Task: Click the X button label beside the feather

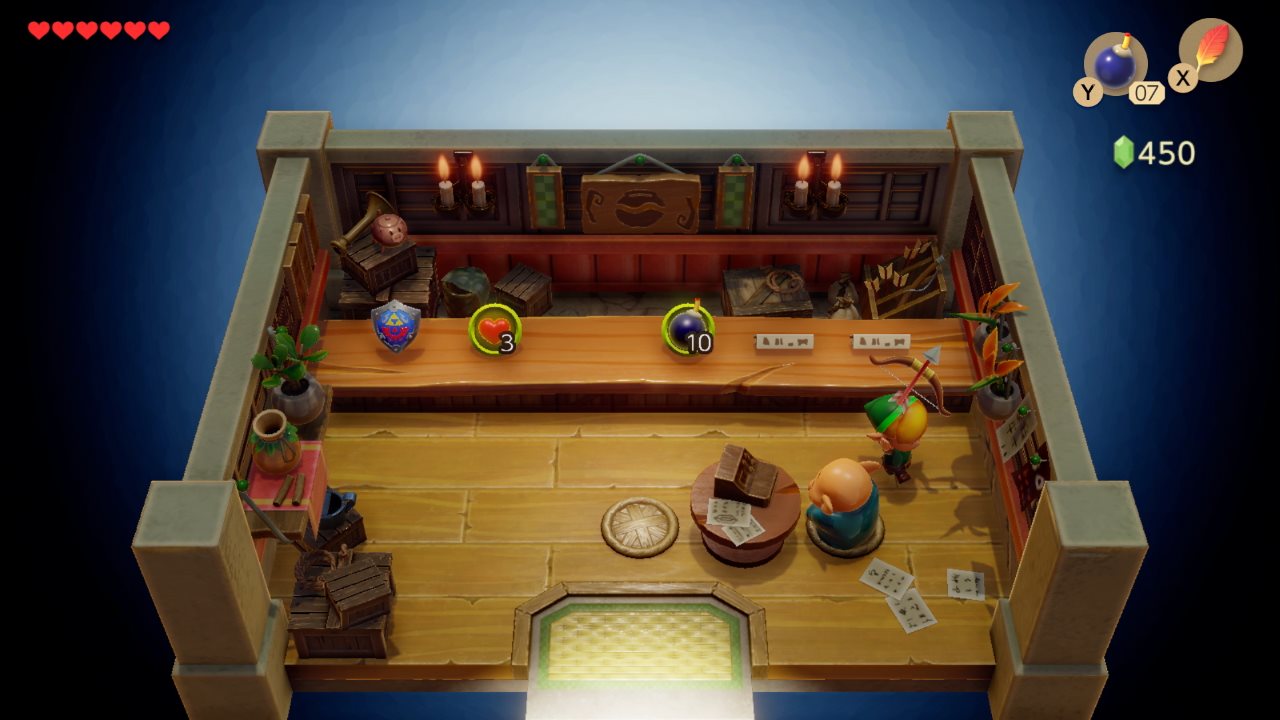Action: point(1182,78)
